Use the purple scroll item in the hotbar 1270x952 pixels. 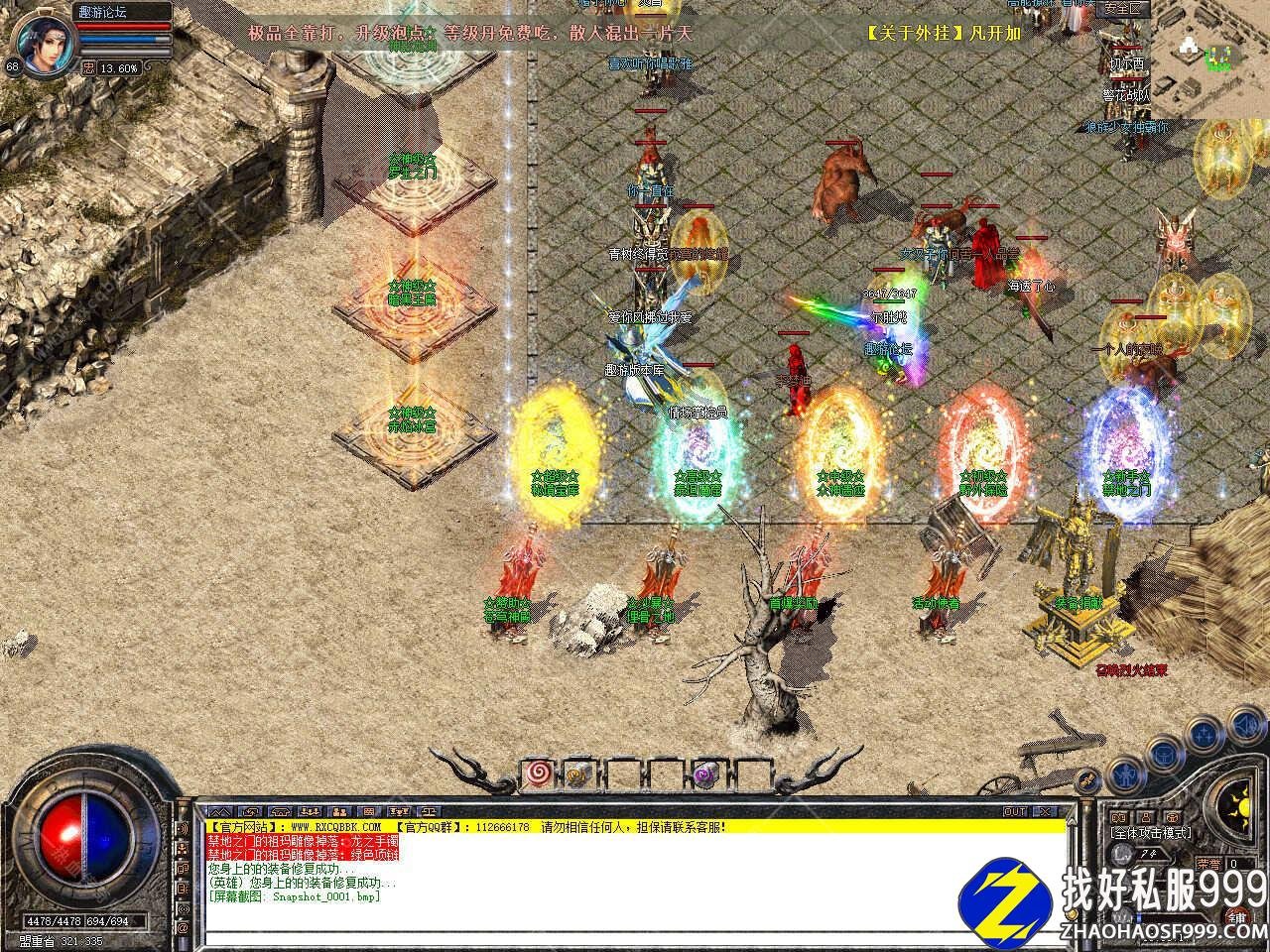pos(707,773)
